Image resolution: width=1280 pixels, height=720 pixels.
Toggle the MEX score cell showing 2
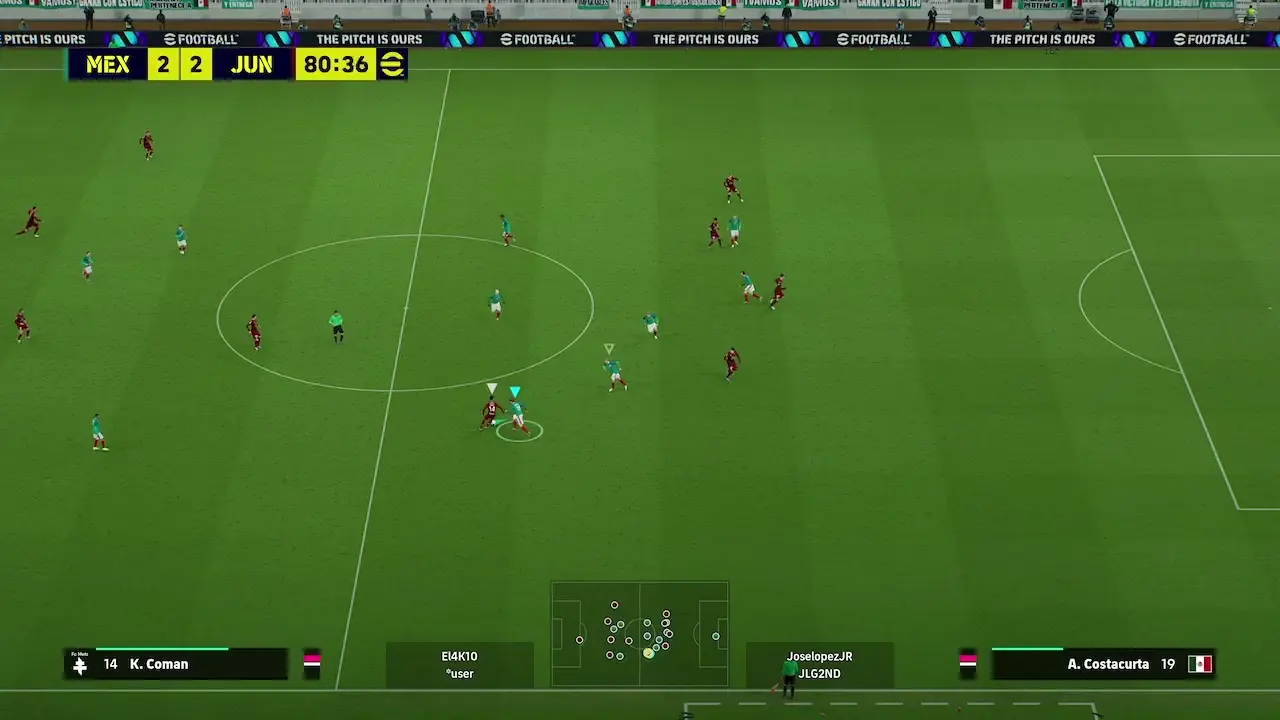point(162,64)
